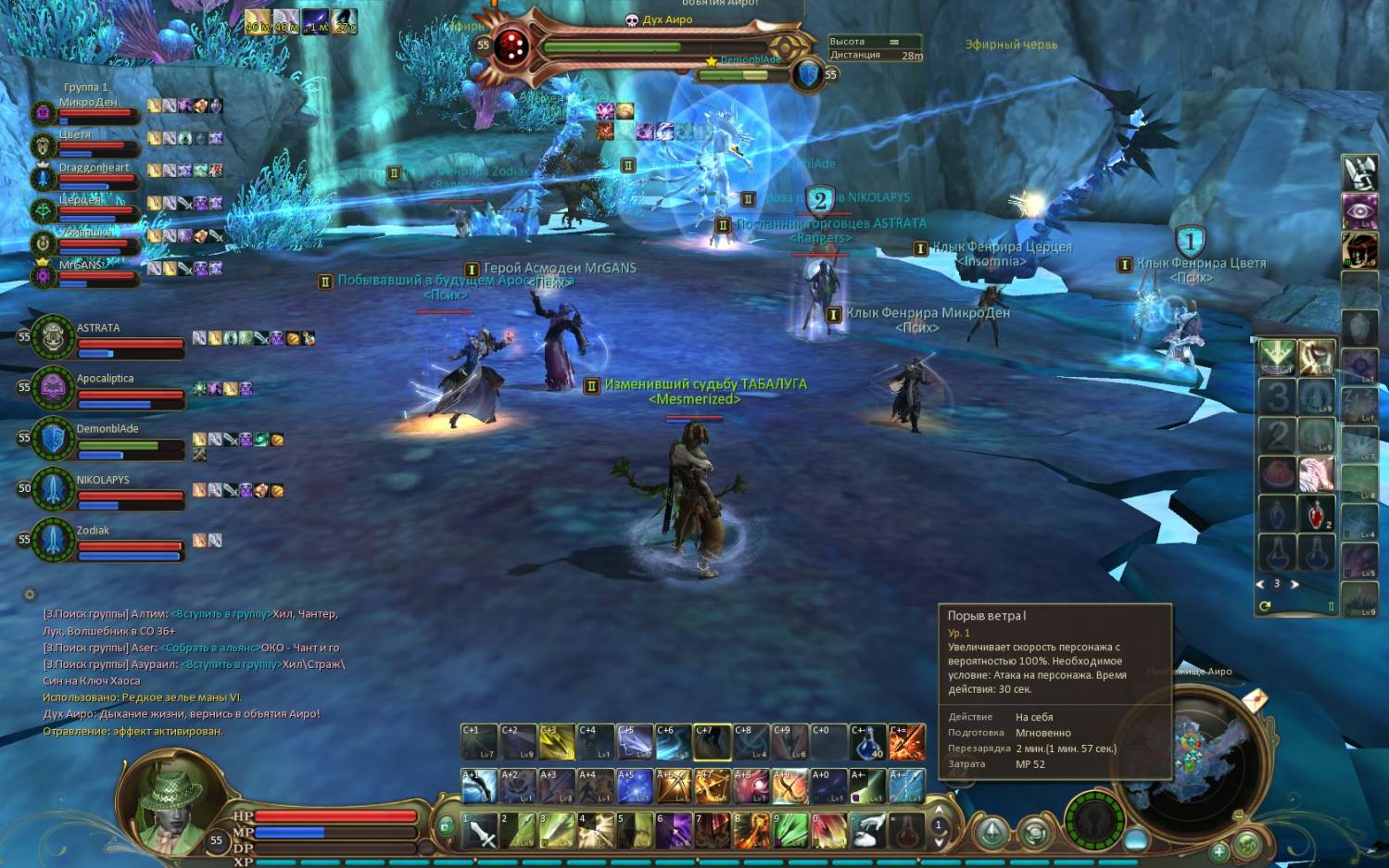Use the white hand gather skill
The image size is (1389, 868).
[868, 831]
